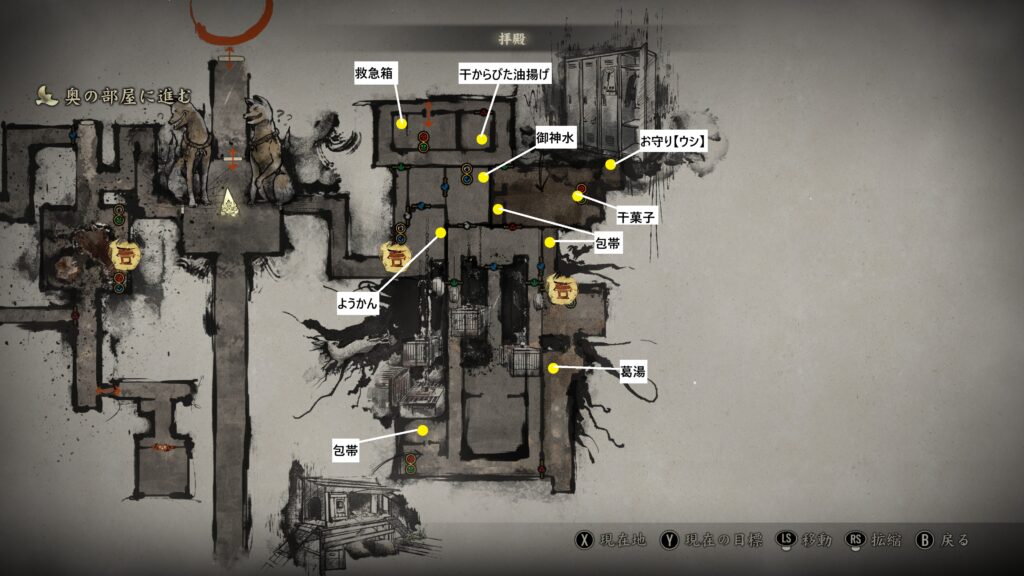Pick the お守り【ウシ】 marker dot
Viewport: 1024px width, 576px height.
610,164
